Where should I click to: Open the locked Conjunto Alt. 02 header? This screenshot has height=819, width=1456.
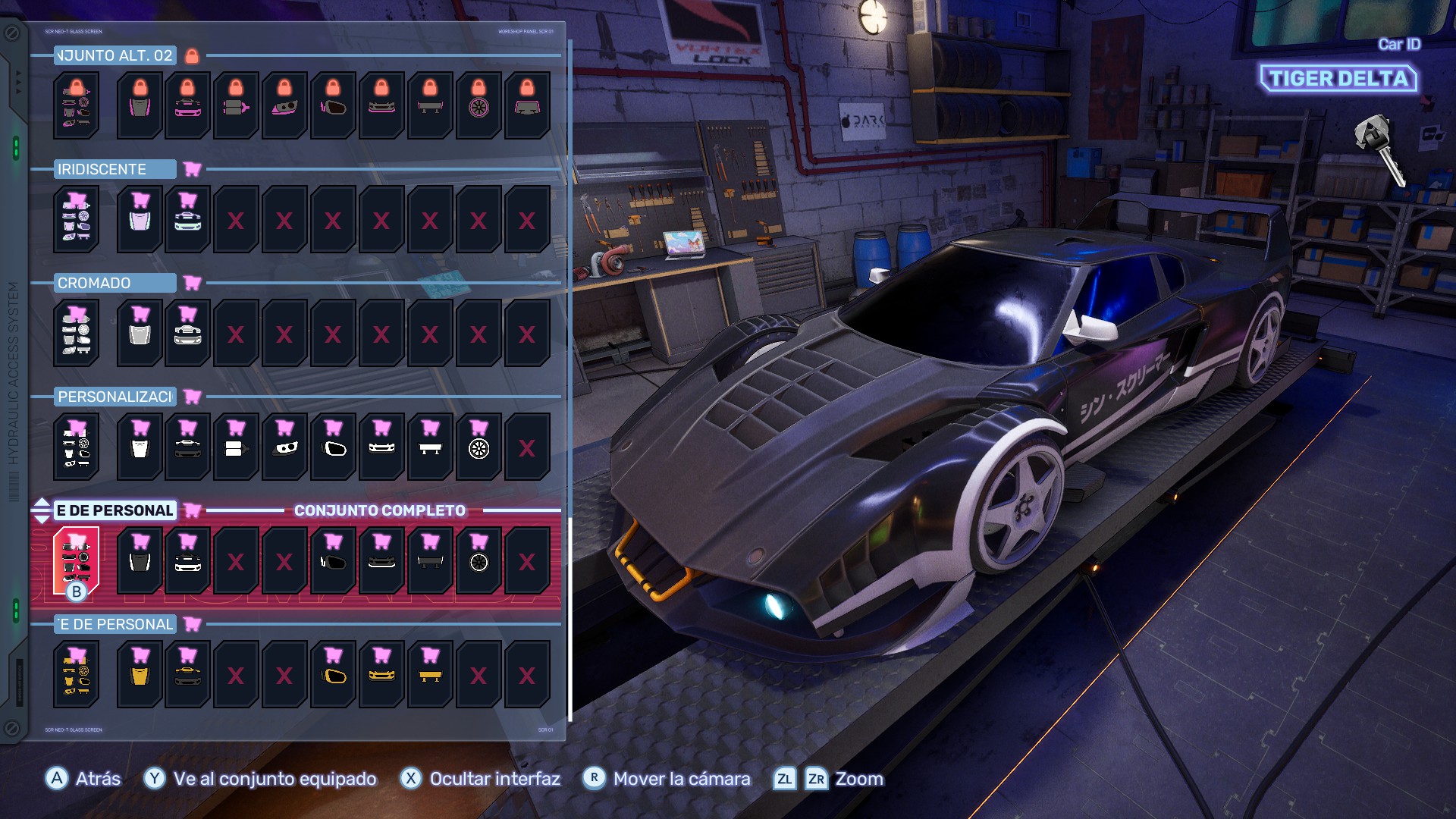(x=115, y=55)
